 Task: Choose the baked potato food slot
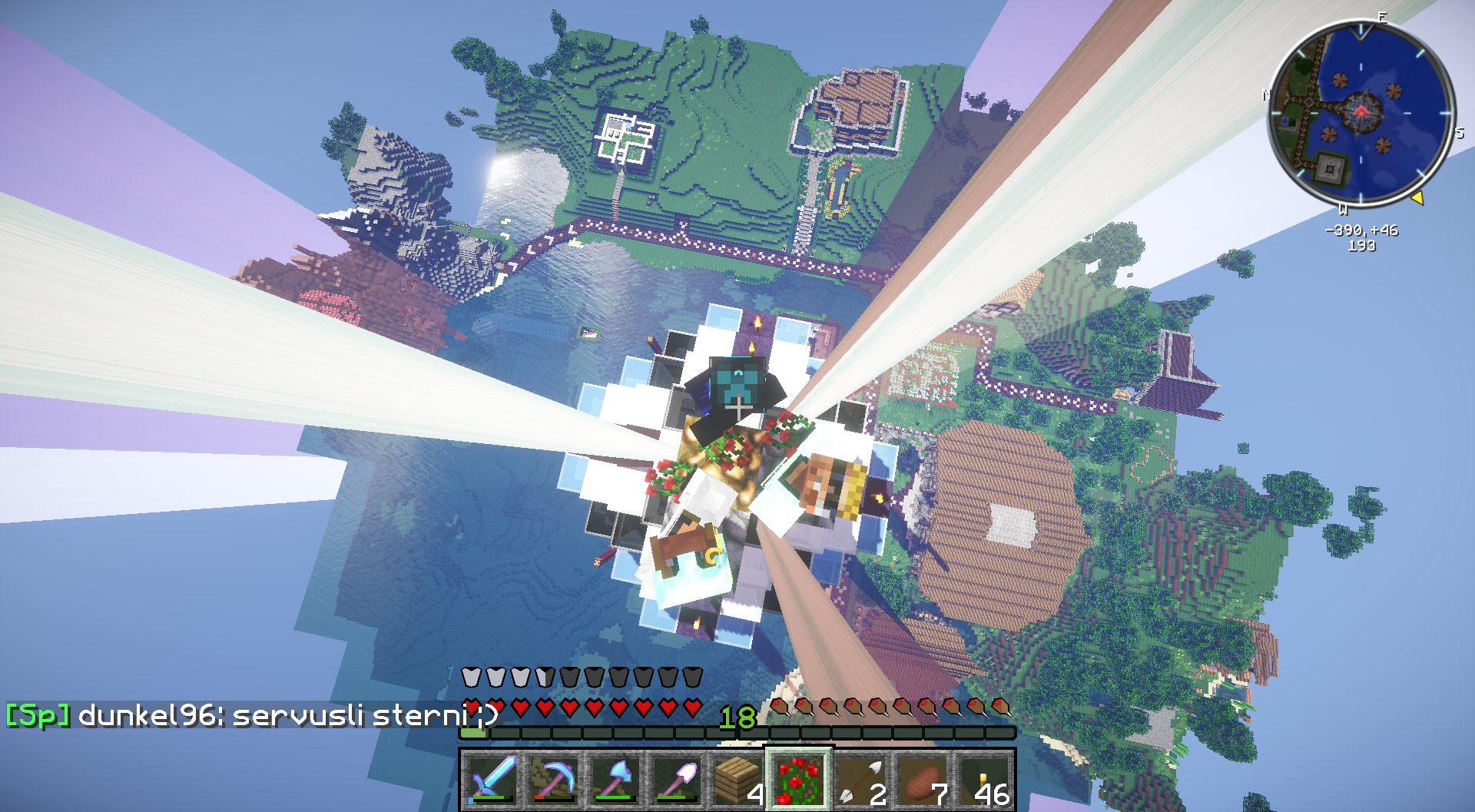click(922, 779)
